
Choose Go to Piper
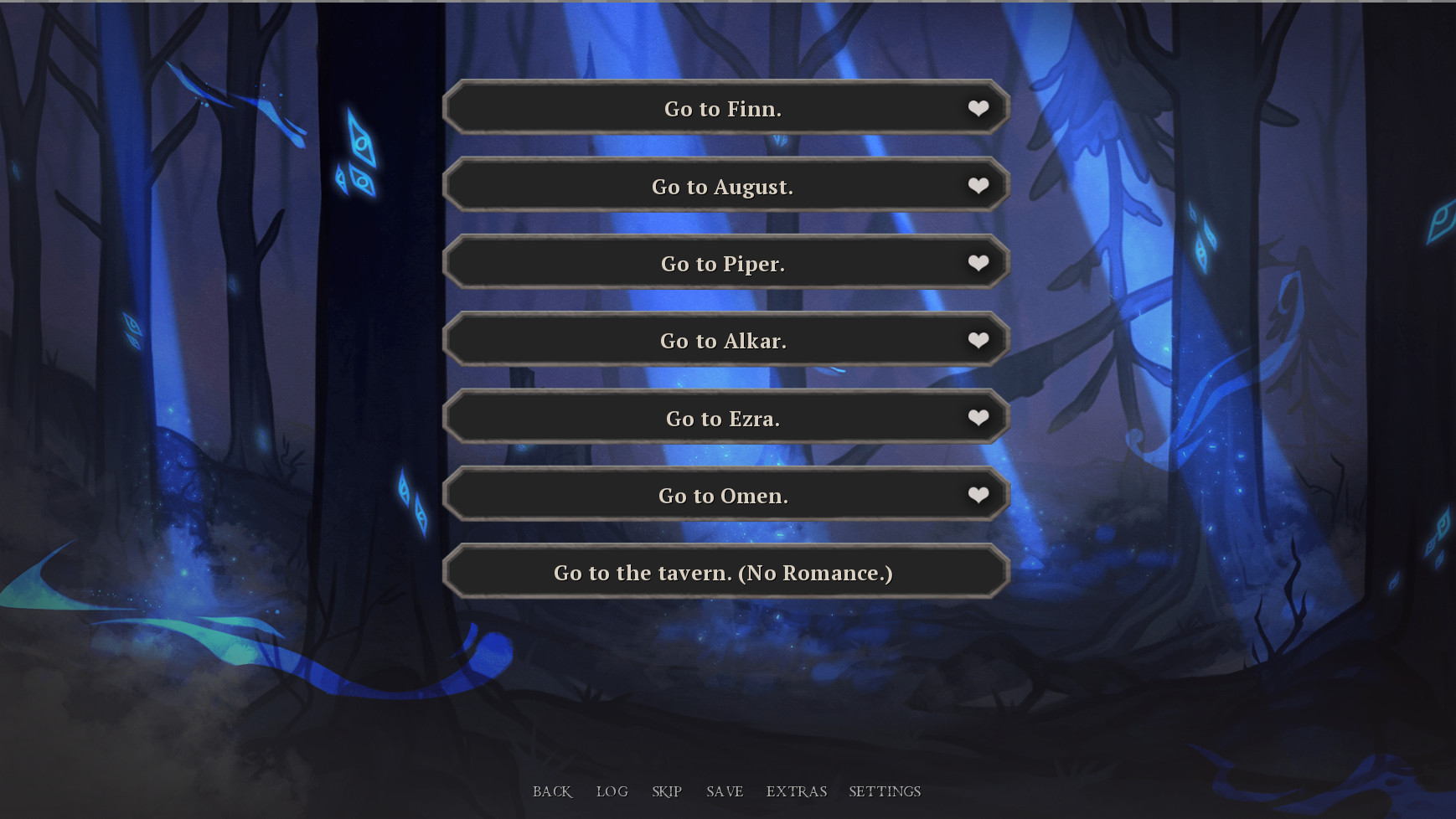pos(723,262)
